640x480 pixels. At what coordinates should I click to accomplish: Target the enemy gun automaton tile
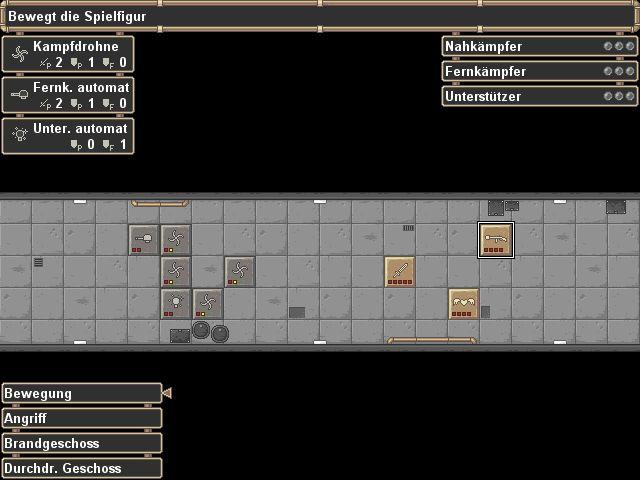tap(144, 240)
